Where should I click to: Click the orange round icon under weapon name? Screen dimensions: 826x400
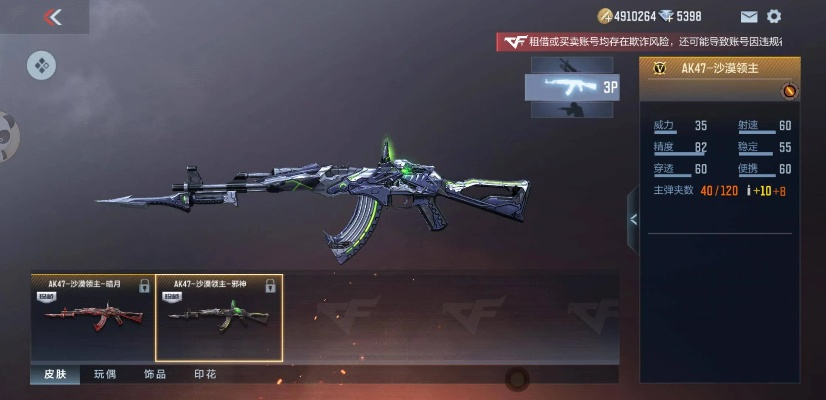point(788,92)
